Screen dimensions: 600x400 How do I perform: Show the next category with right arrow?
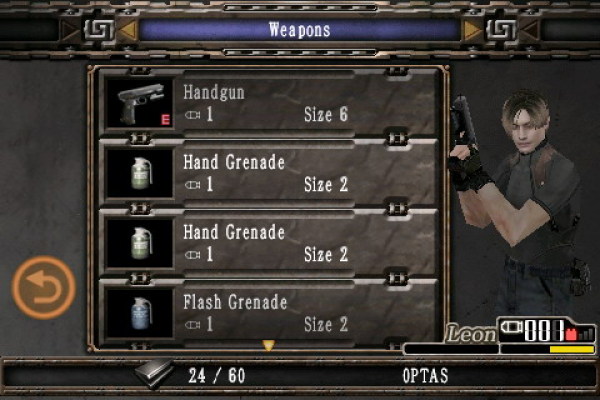[x=473, y=30]
